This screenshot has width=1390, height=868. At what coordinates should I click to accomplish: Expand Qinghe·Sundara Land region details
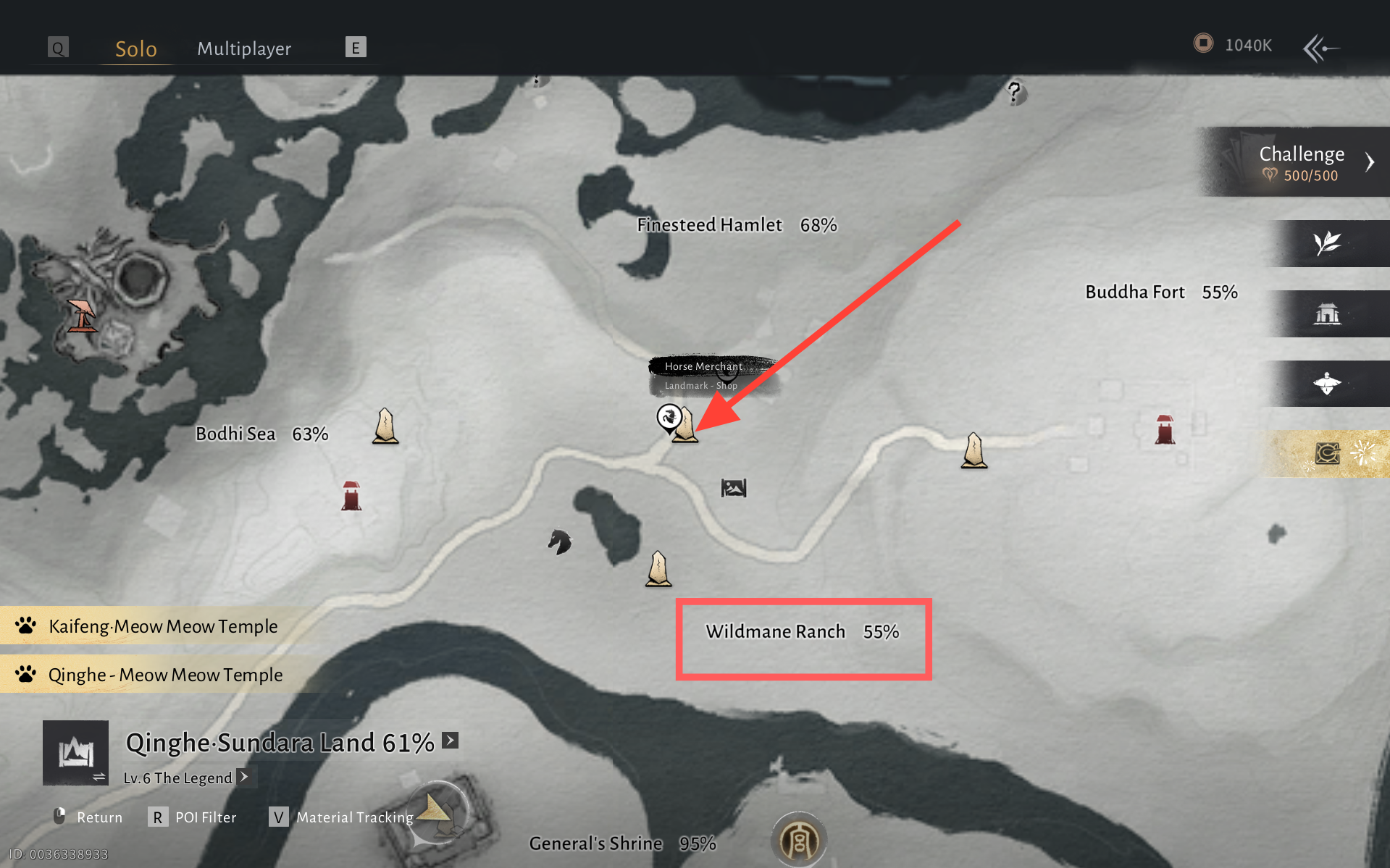click(x=451, y=740)
